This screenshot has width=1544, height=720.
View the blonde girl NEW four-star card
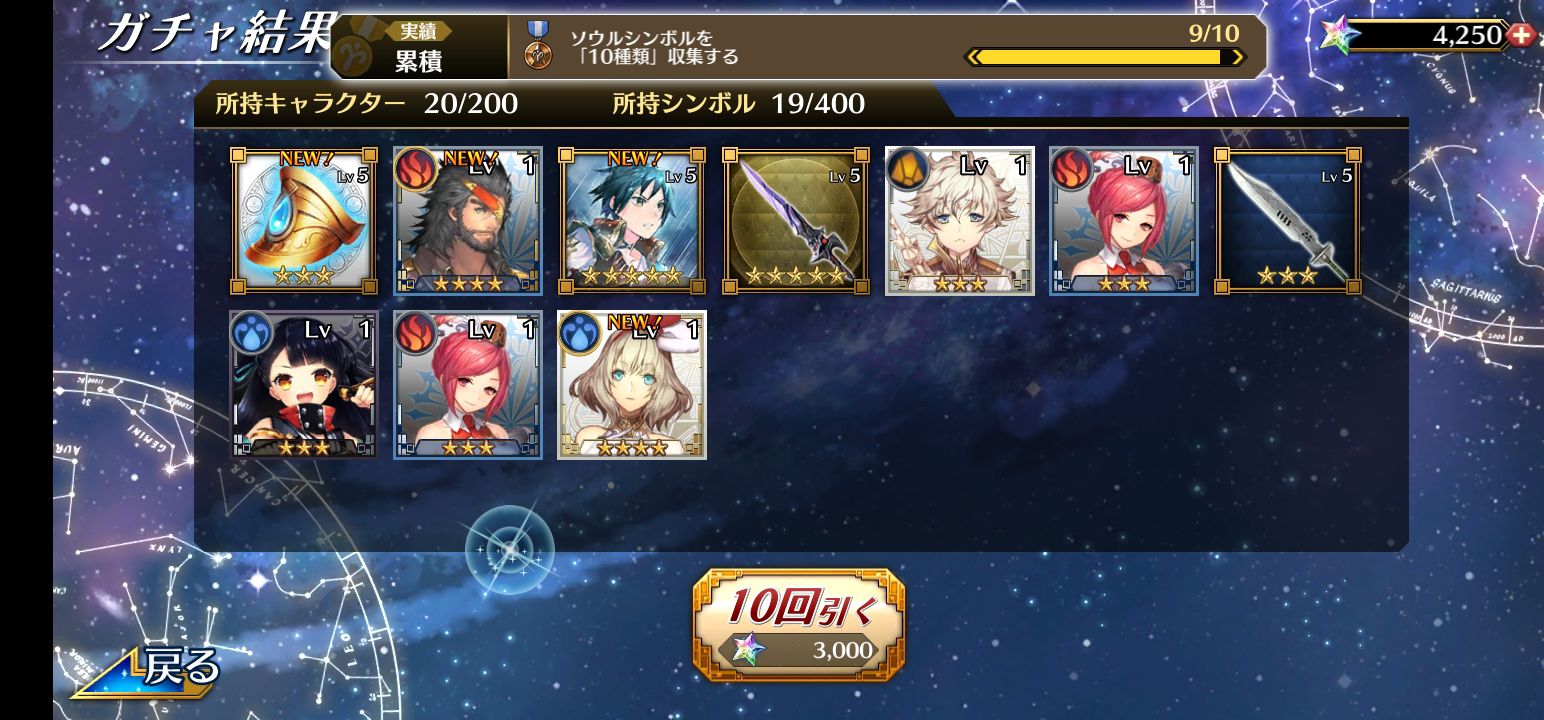pos(632,385)
